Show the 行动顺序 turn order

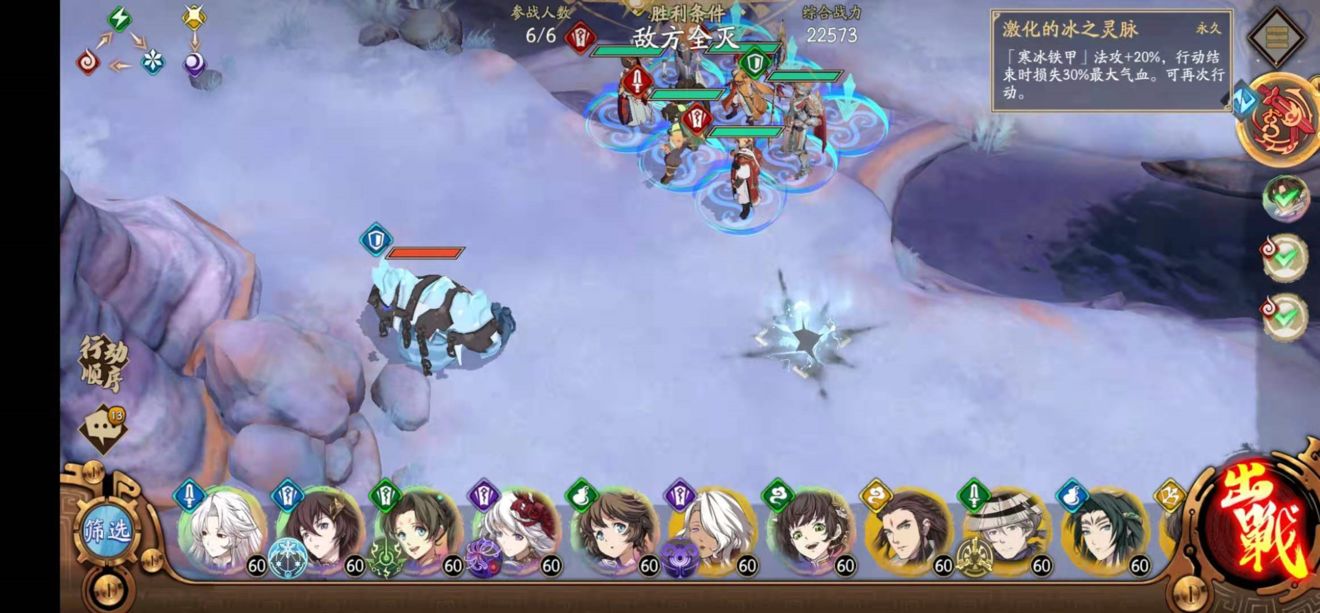(104, 362)
